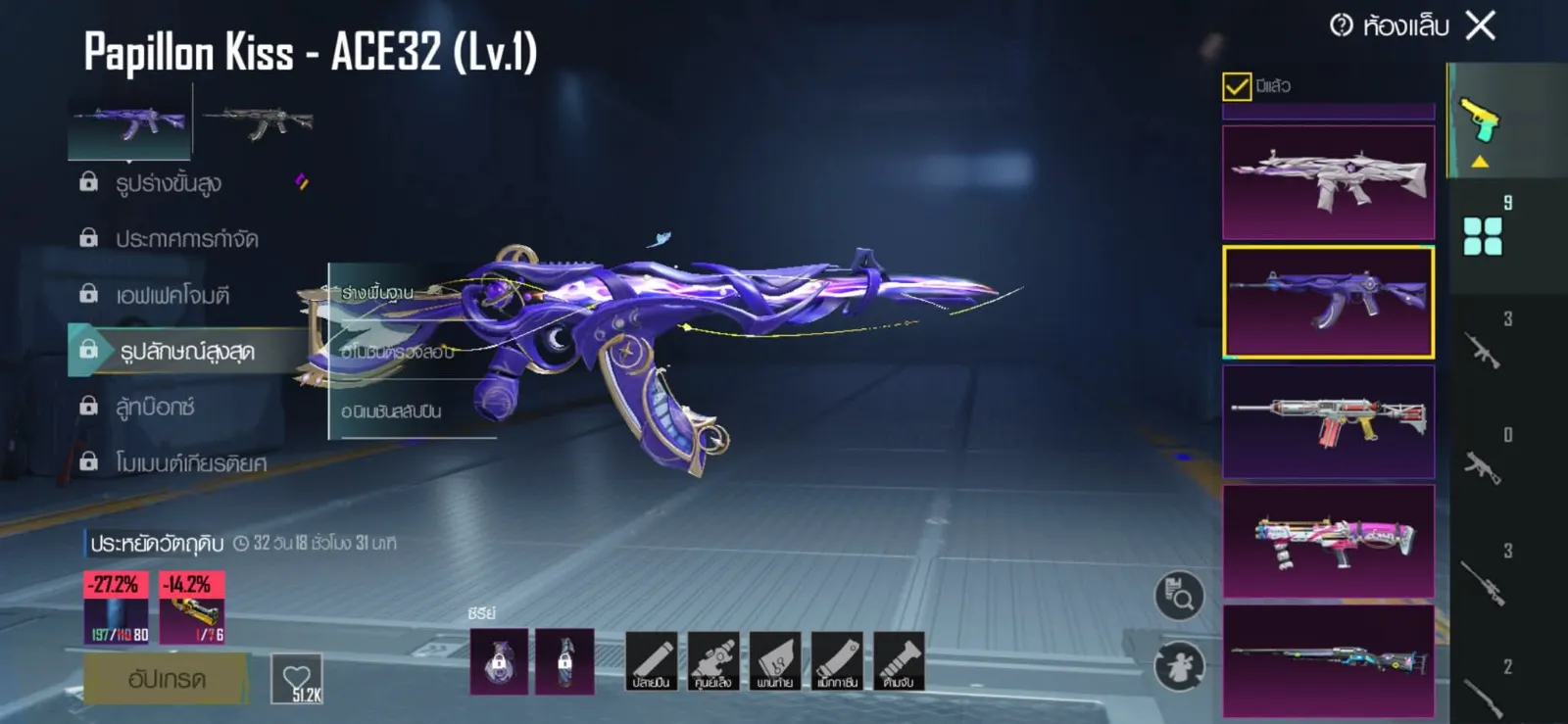Screen dimensions: 1568x724
Task: Select the purple Papillon Kiss ACE32 thumbnail
Action: pos(1328,302)
